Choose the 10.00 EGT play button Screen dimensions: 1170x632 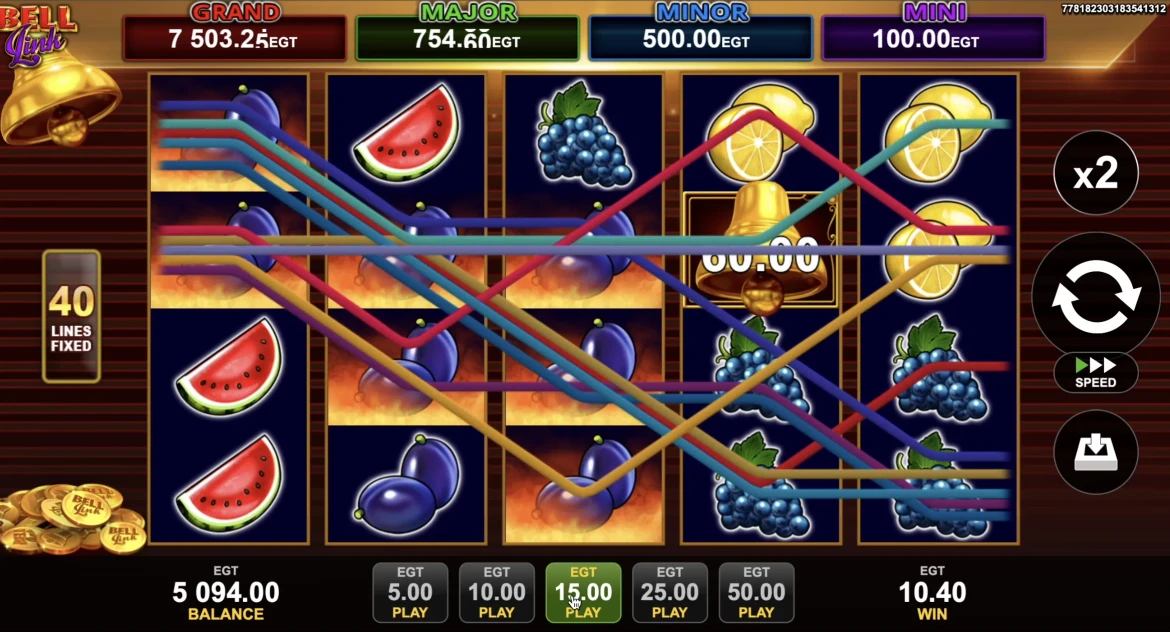[x=497, y=593]
